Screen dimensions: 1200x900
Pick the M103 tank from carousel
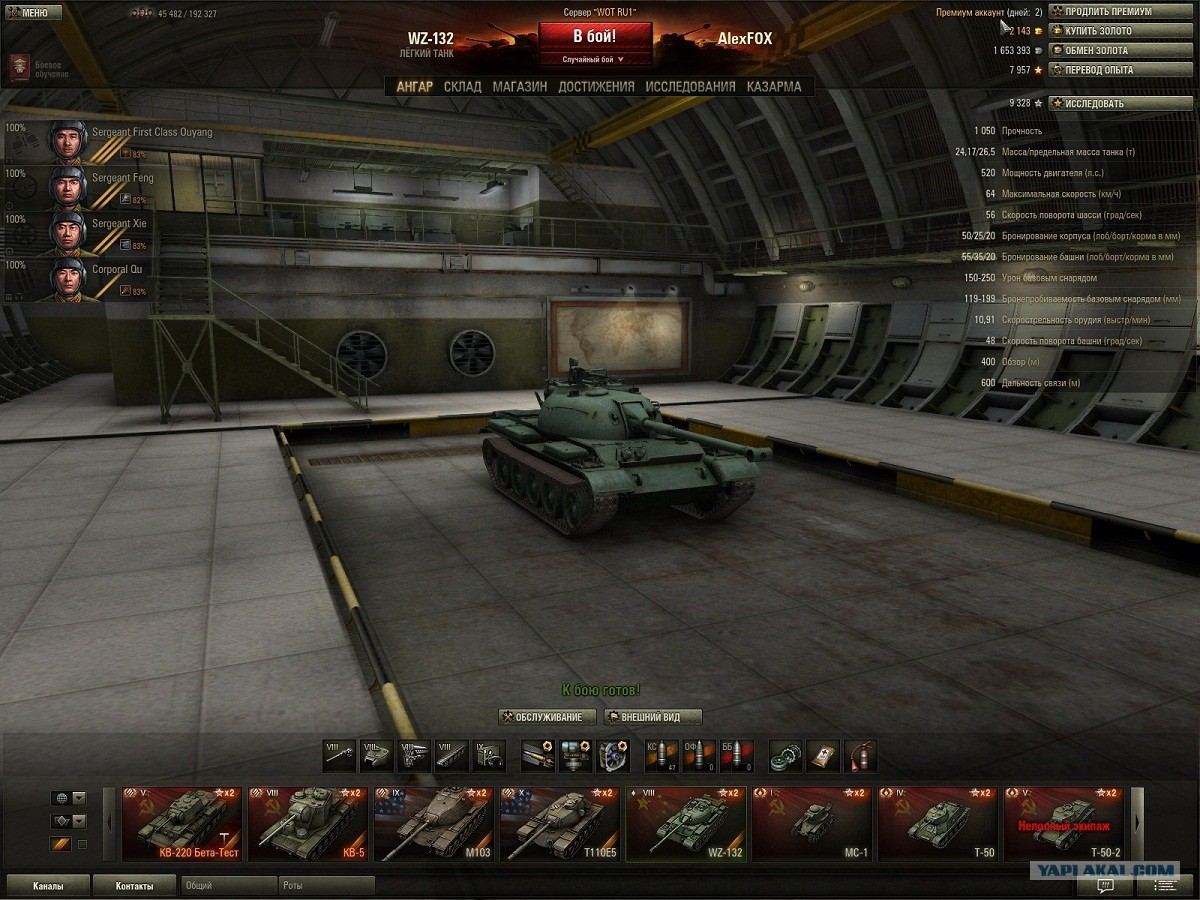(x=433, y=824)
